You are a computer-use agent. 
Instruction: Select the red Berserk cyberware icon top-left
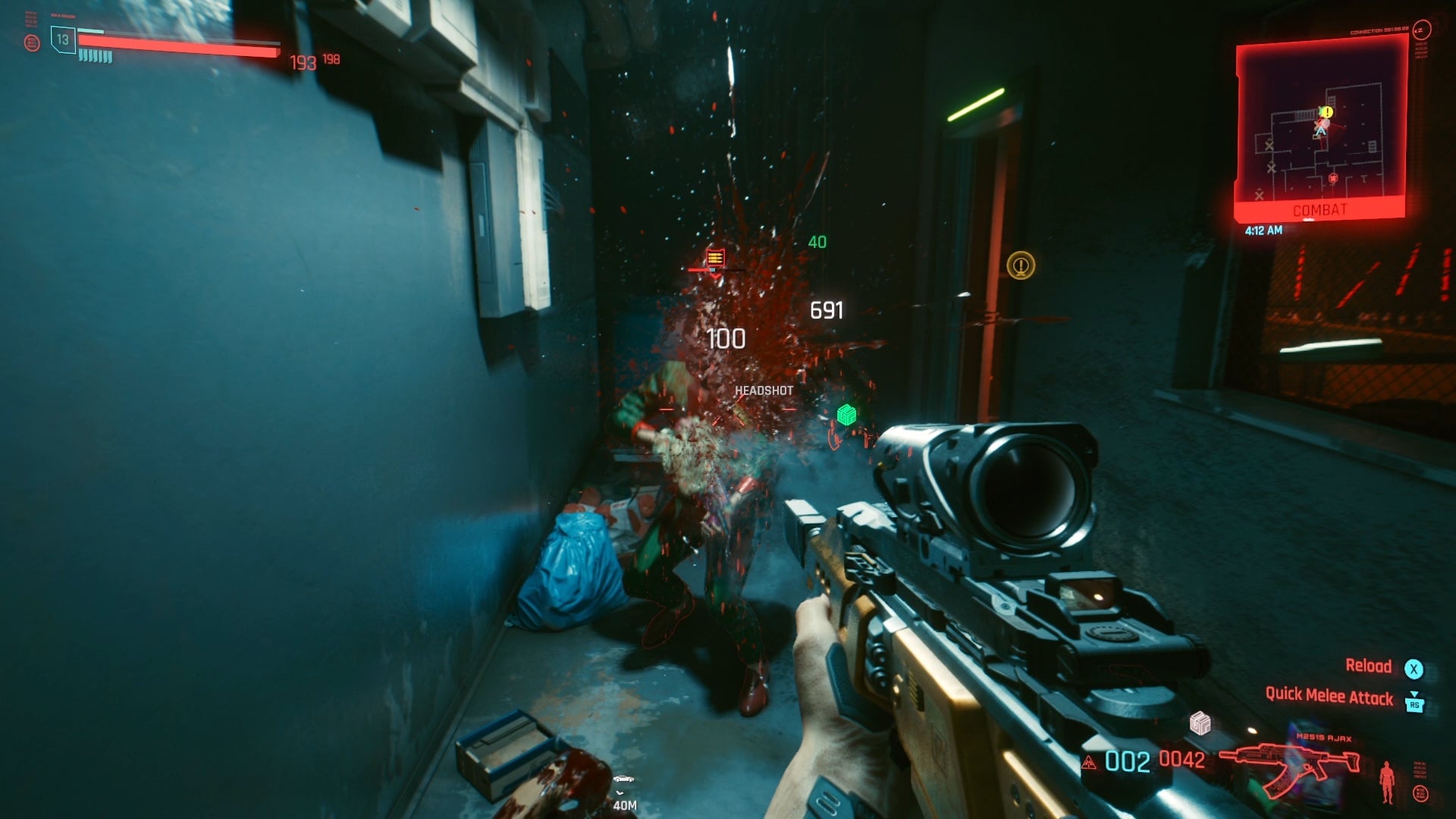click(x=33, y=43)
